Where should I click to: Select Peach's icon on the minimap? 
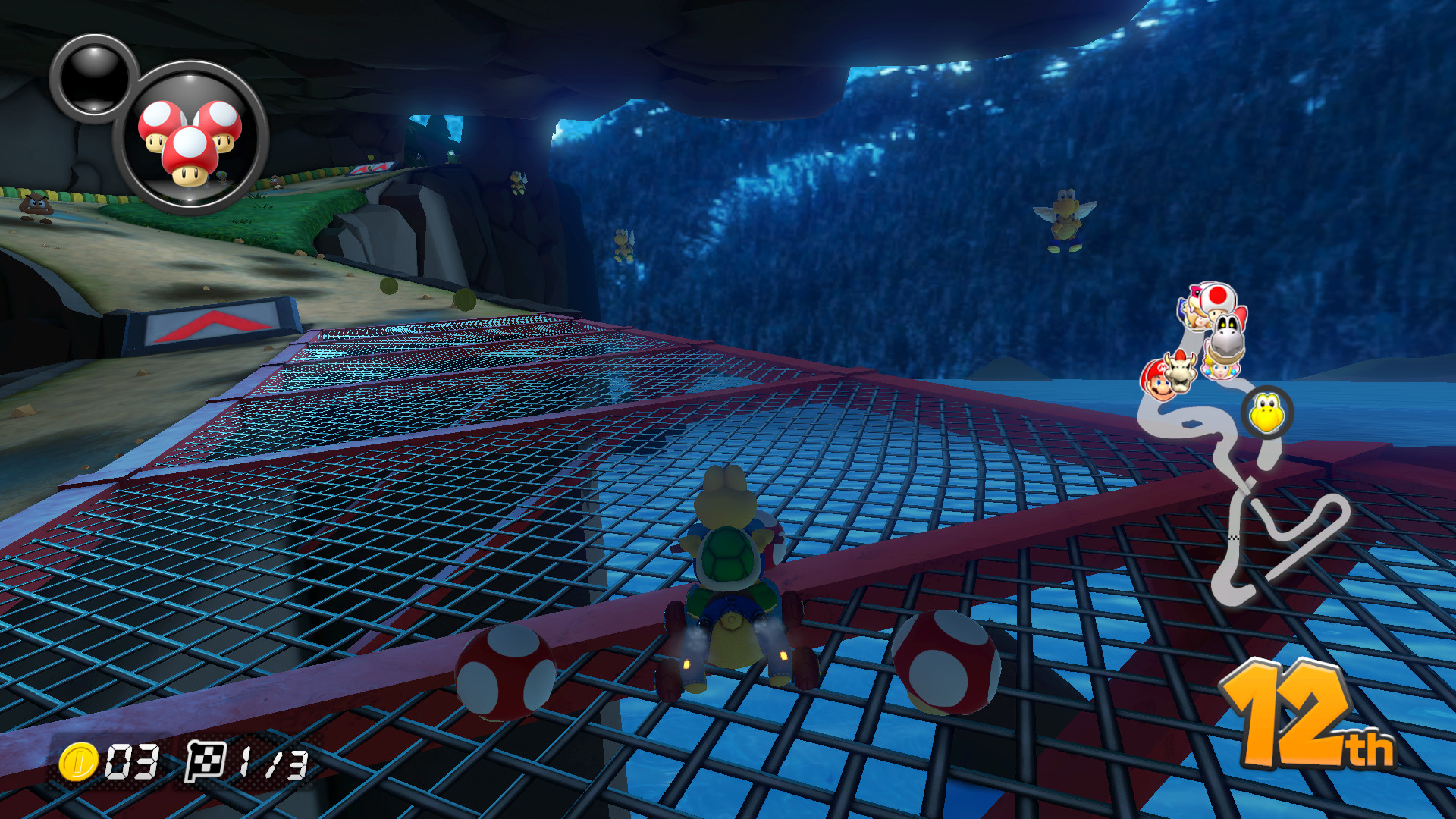pyautogui.click(x=1220, y=369)
